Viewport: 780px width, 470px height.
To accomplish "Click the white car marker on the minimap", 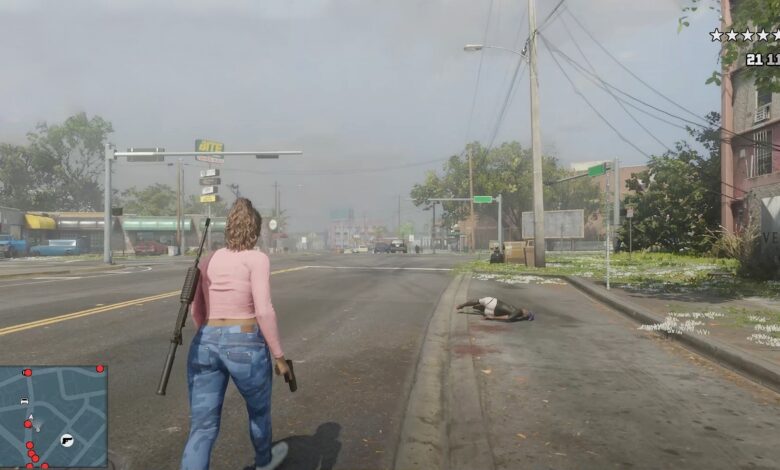I will click(24, 400).
